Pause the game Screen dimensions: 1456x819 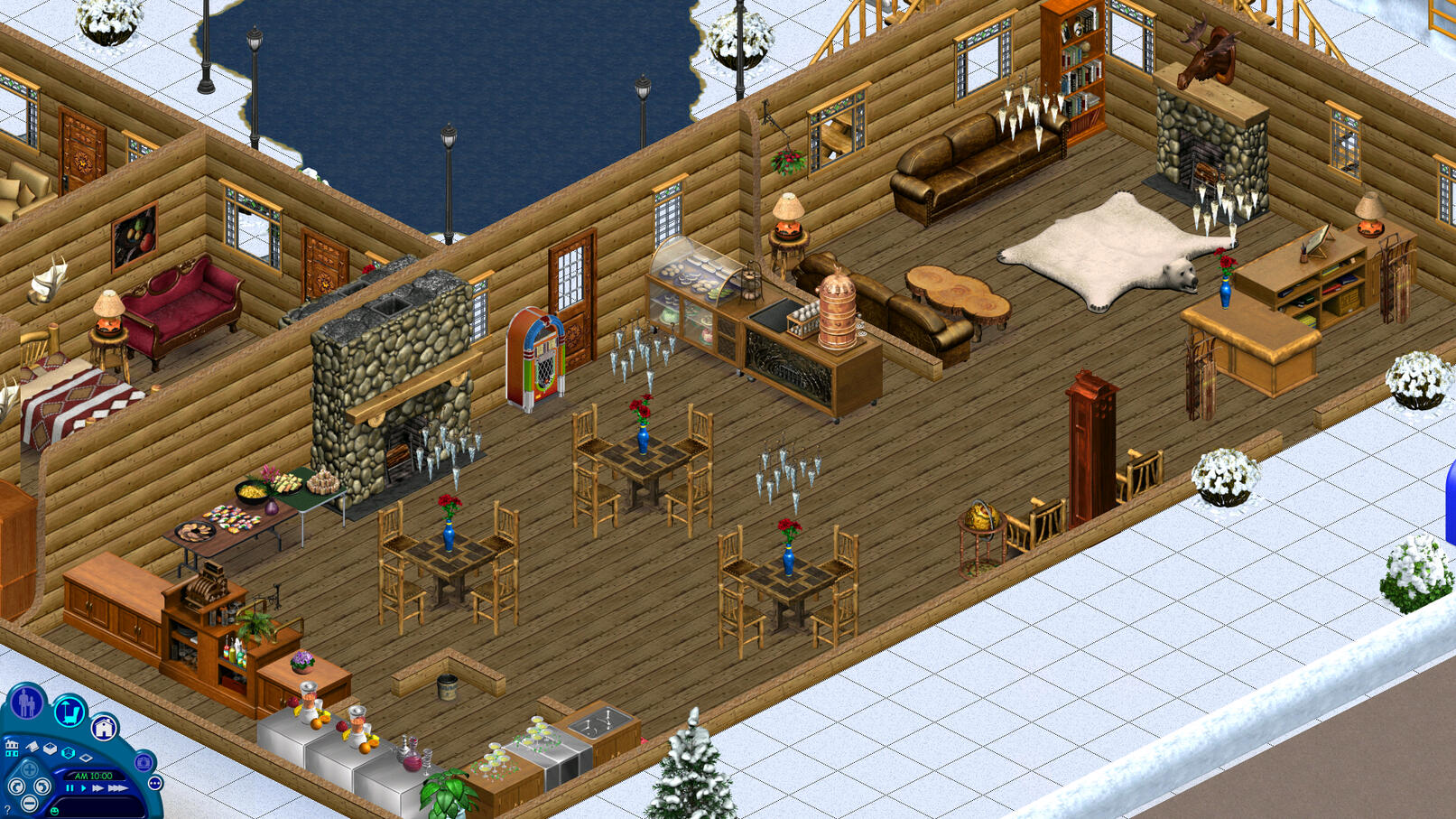[70, 788]
